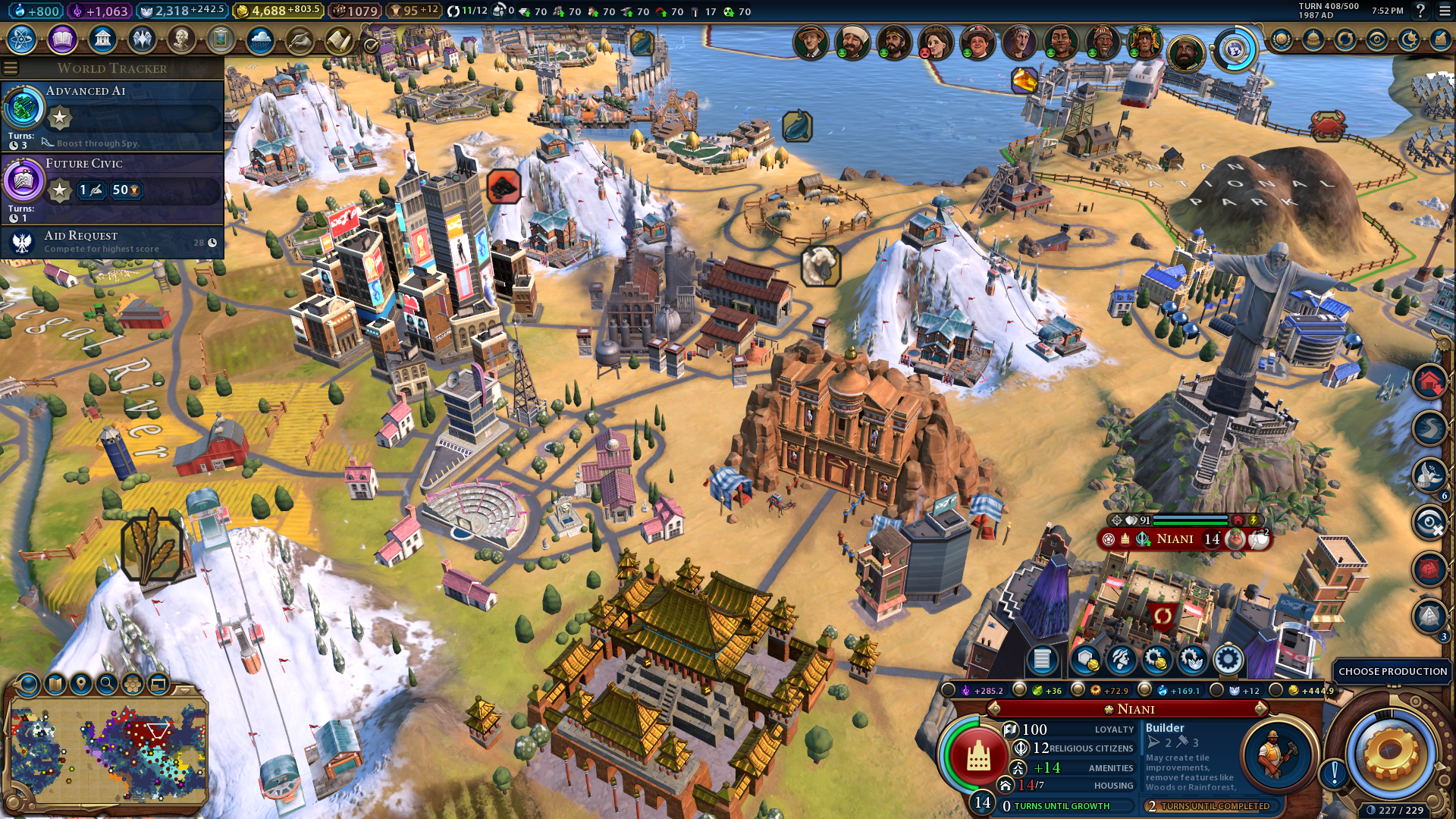Open World Rankings globe laurel icon

pyautogui.click(x=1282, y=39)
